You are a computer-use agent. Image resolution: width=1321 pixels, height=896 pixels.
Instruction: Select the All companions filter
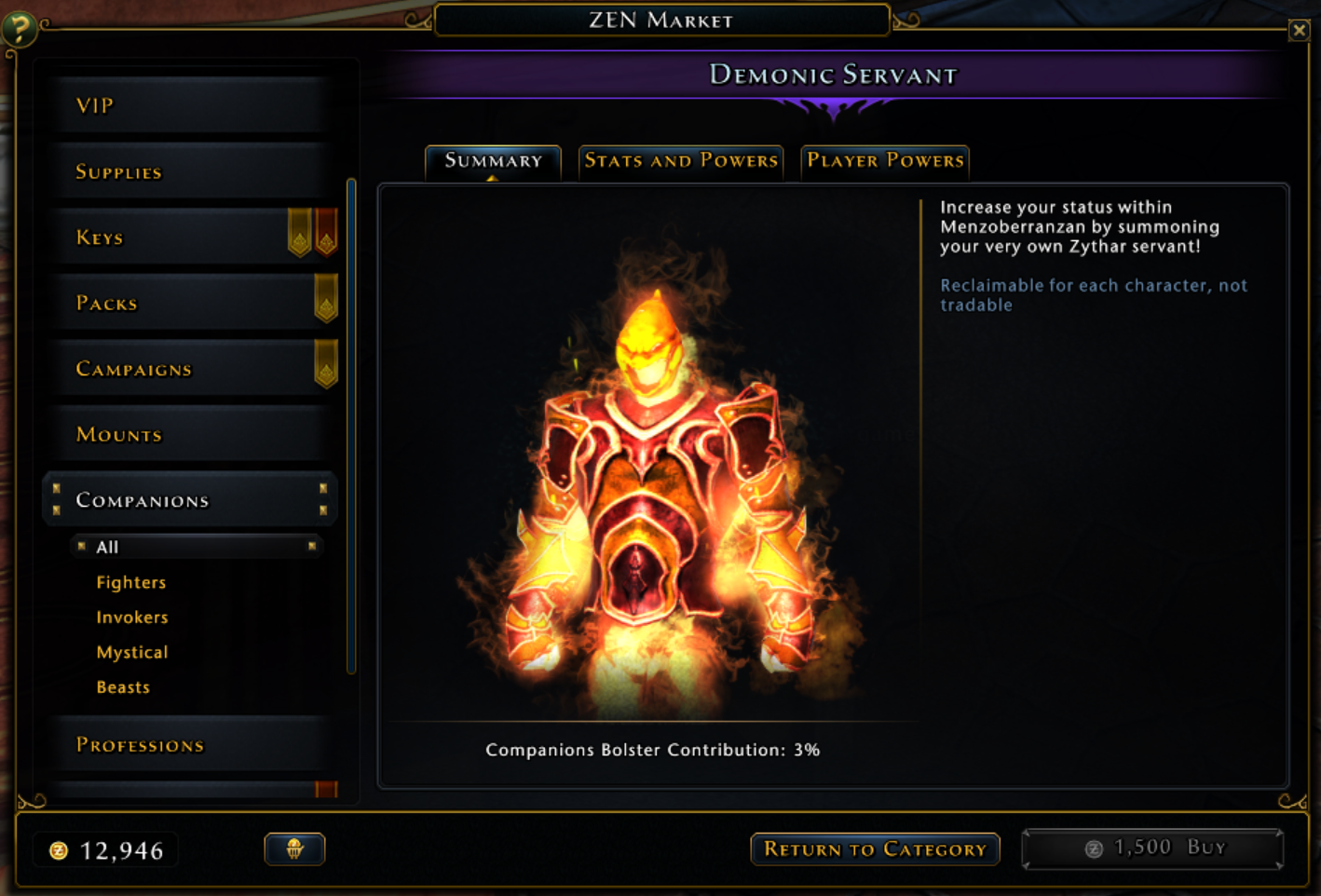(x=107, y=547)
